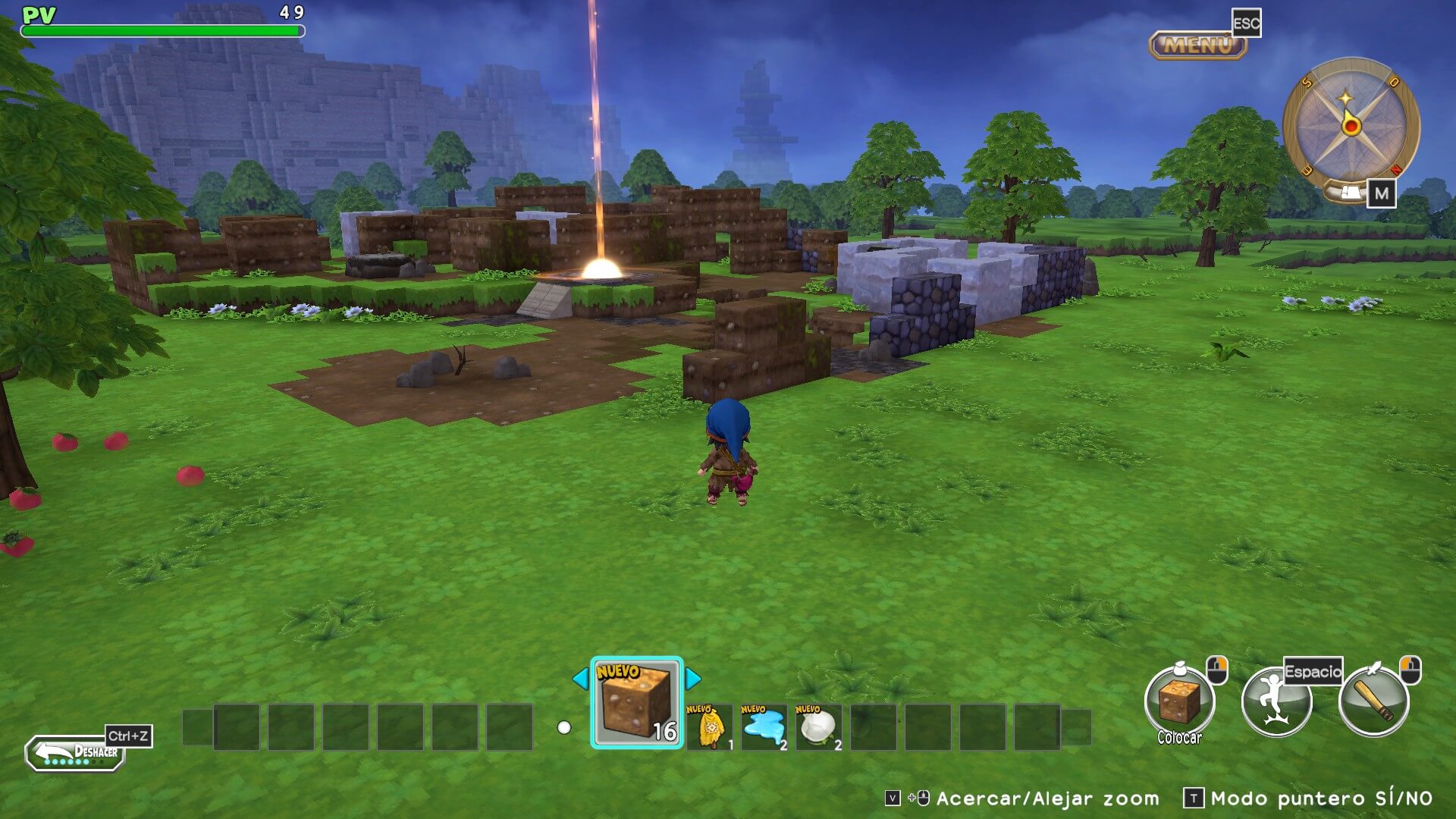The width and height of the screenshot is (1456, 819).
Task: Click the ESC key indicator
Action: click(1248, 24)
